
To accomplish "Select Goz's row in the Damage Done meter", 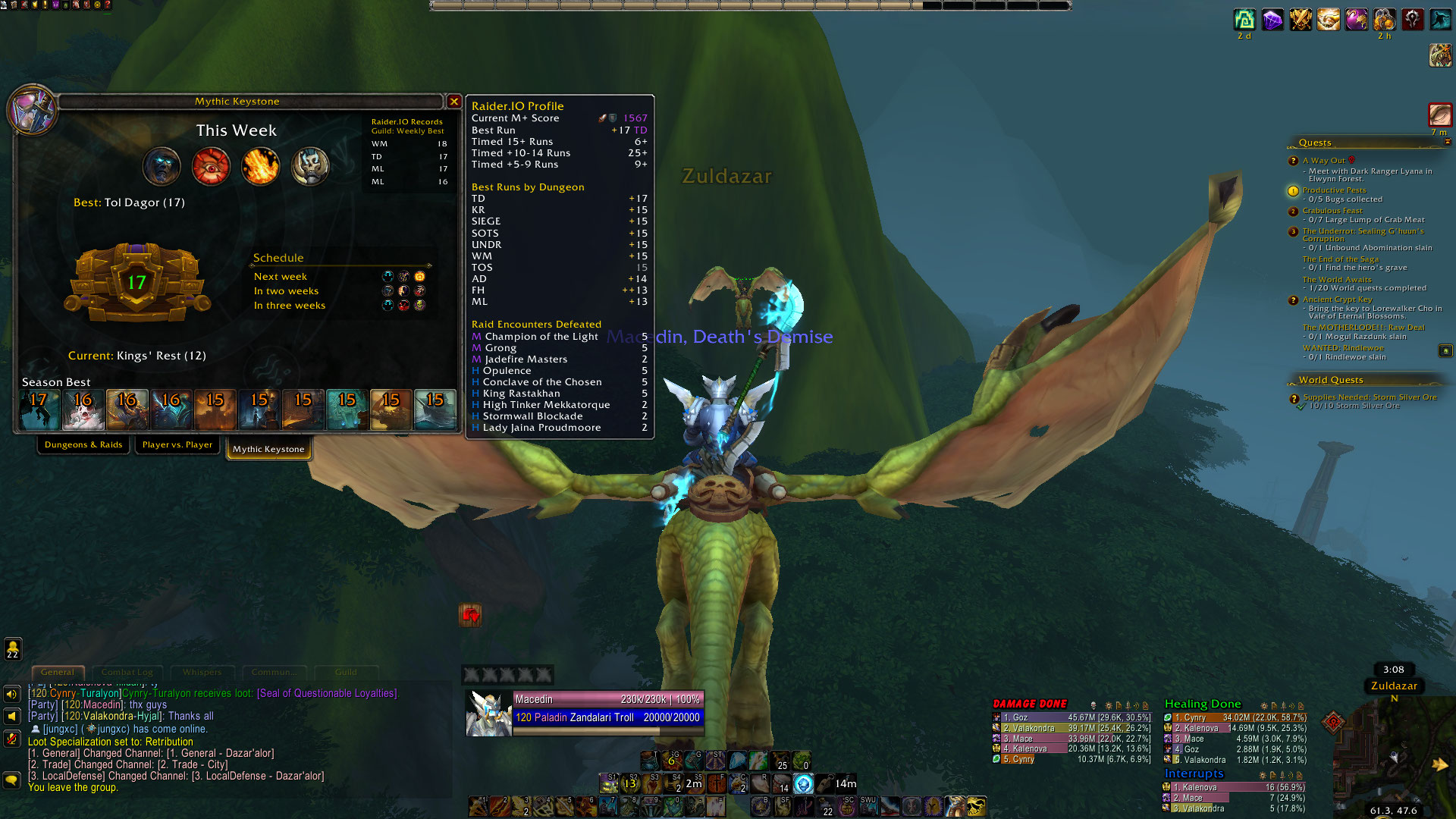I will [x=1071, y=717].
